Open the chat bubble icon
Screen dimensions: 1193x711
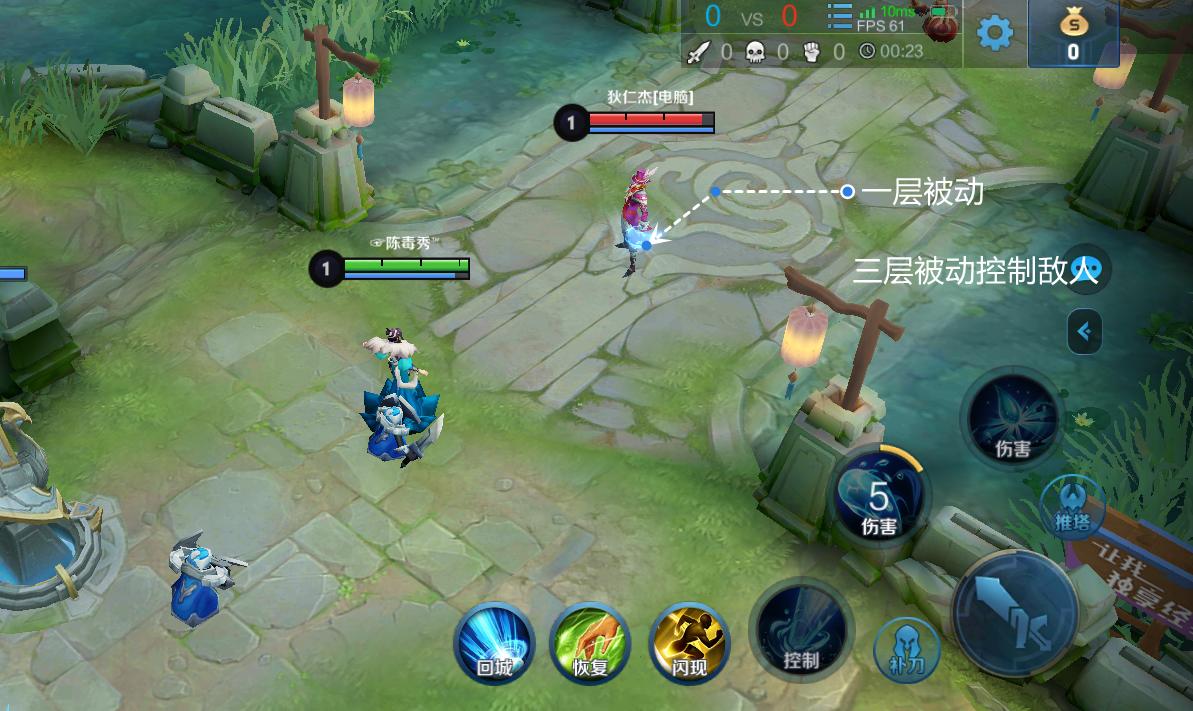[x=1086, y=267]
